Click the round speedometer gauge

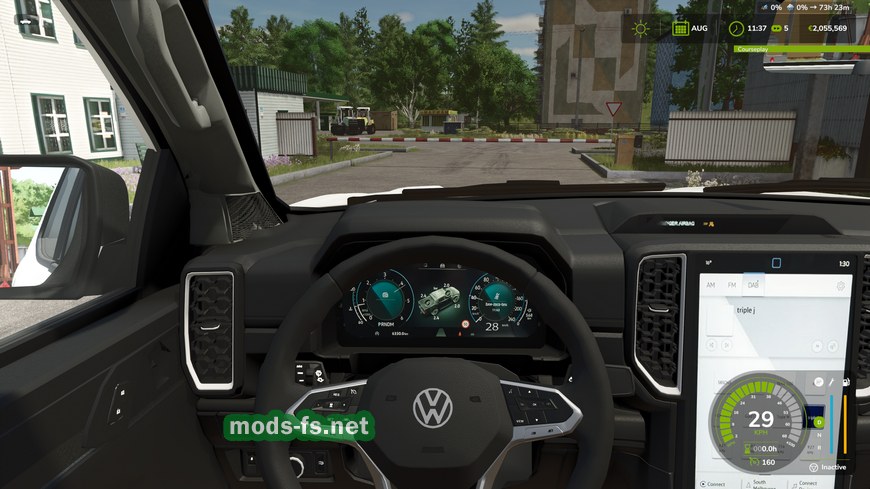pyautogui.click(x=761, y=420)
